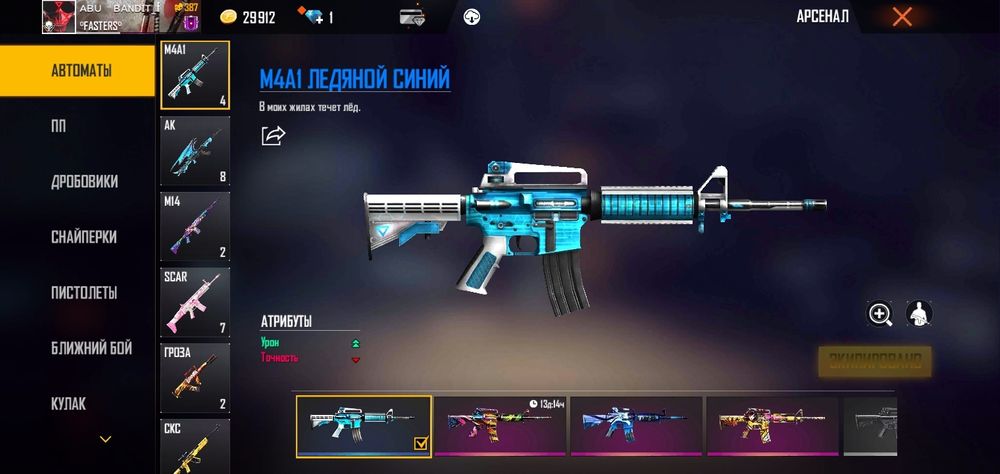Viewport: 1000px width, 474px height.
Task: Pick the SCAR weapon entry
Action: [x=195, y=302]
